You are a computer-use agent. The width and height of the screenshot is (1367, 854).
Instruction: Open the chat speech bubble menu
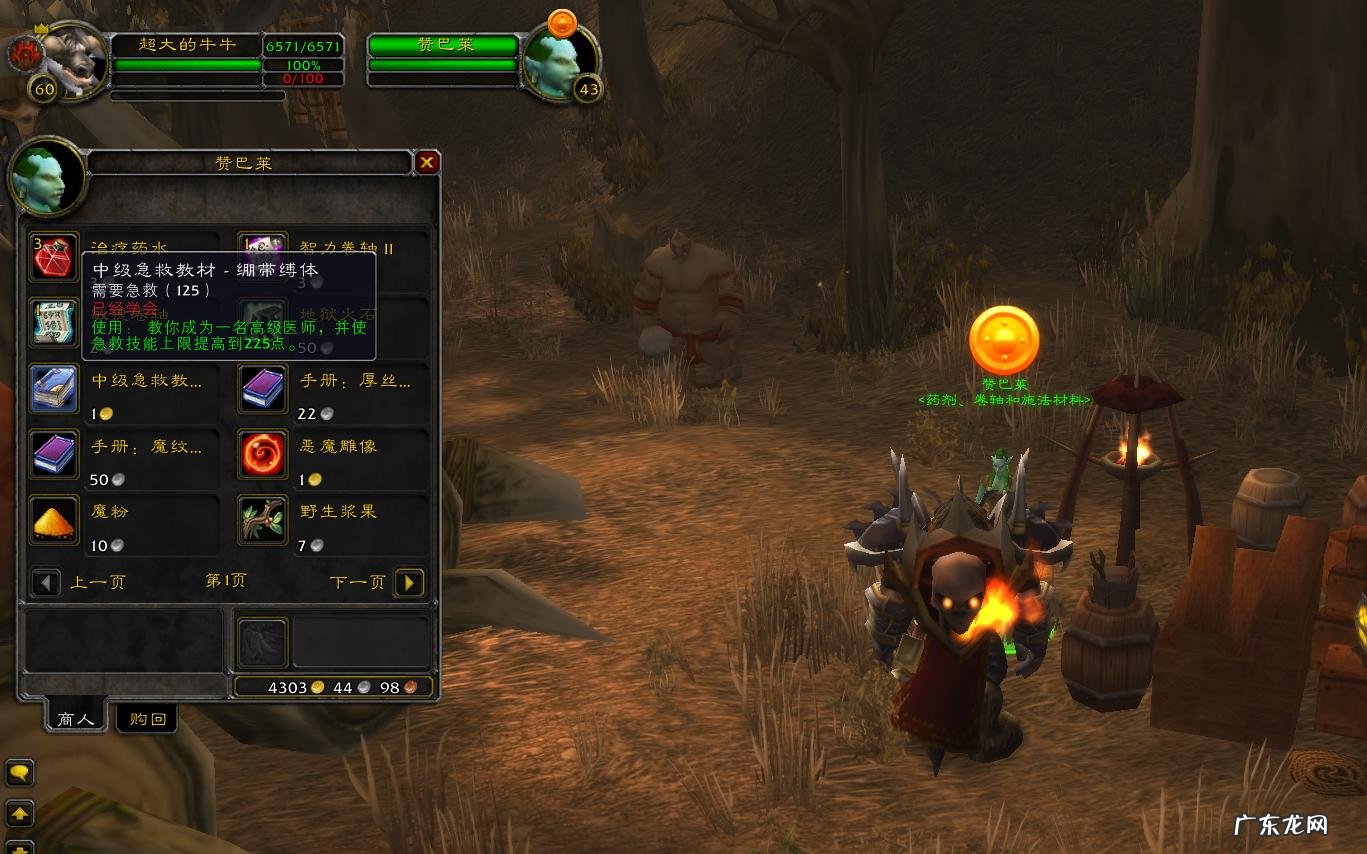[20, 773]
